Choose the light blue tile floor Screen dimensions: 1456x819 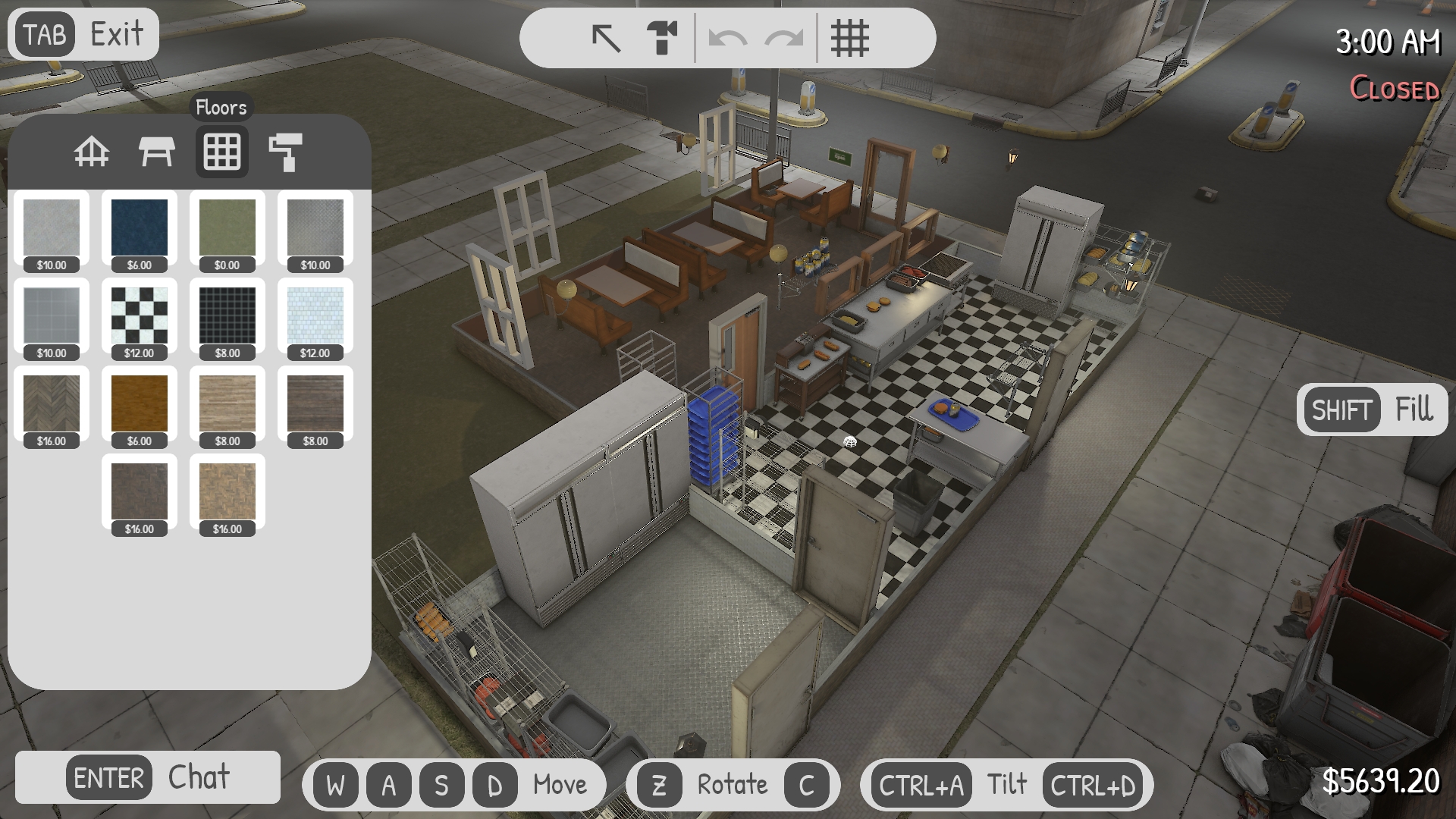point(315,316)
